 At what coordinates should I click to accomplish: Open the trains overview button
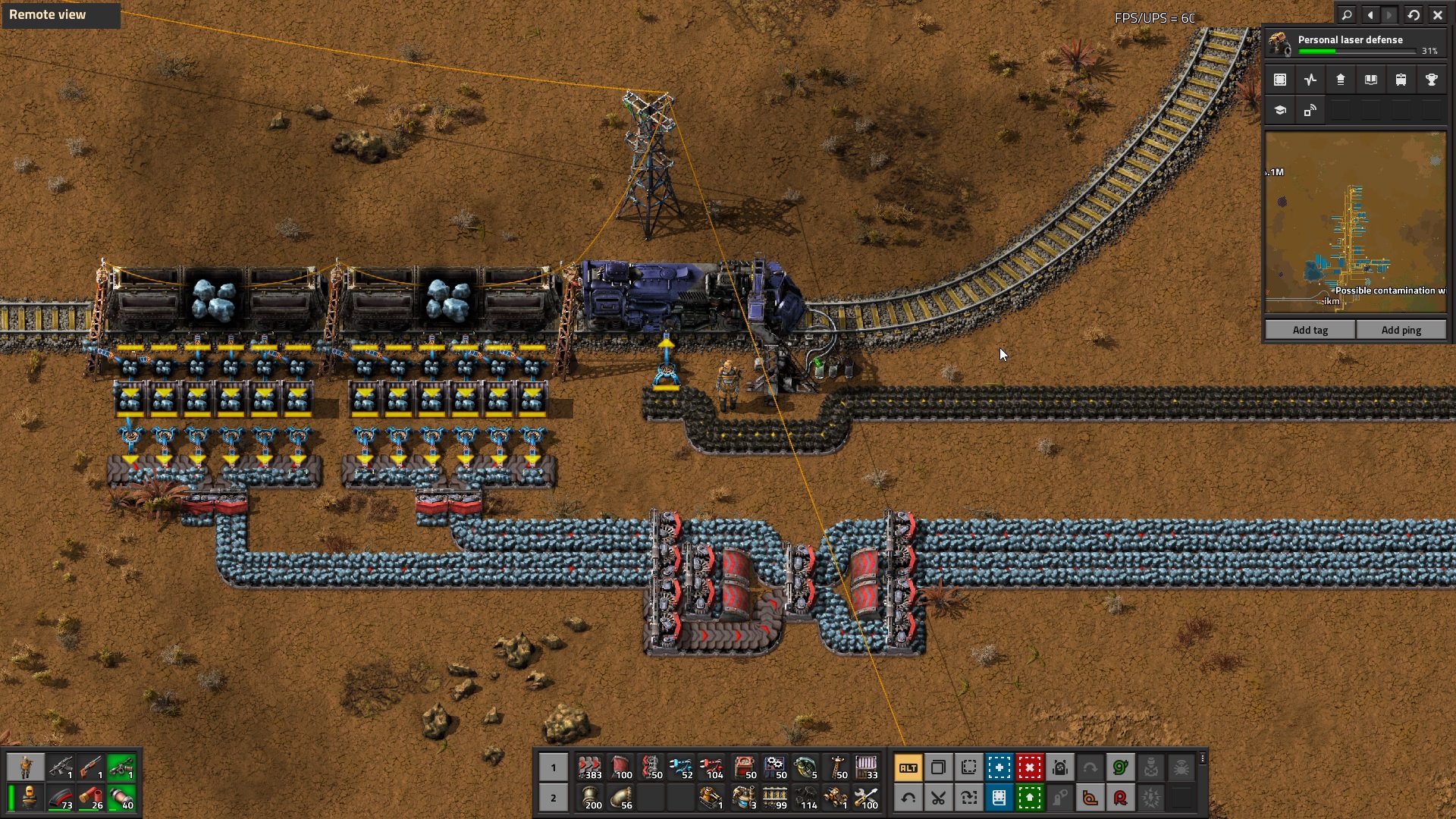pyautogui.click(x=1401, y=80)
